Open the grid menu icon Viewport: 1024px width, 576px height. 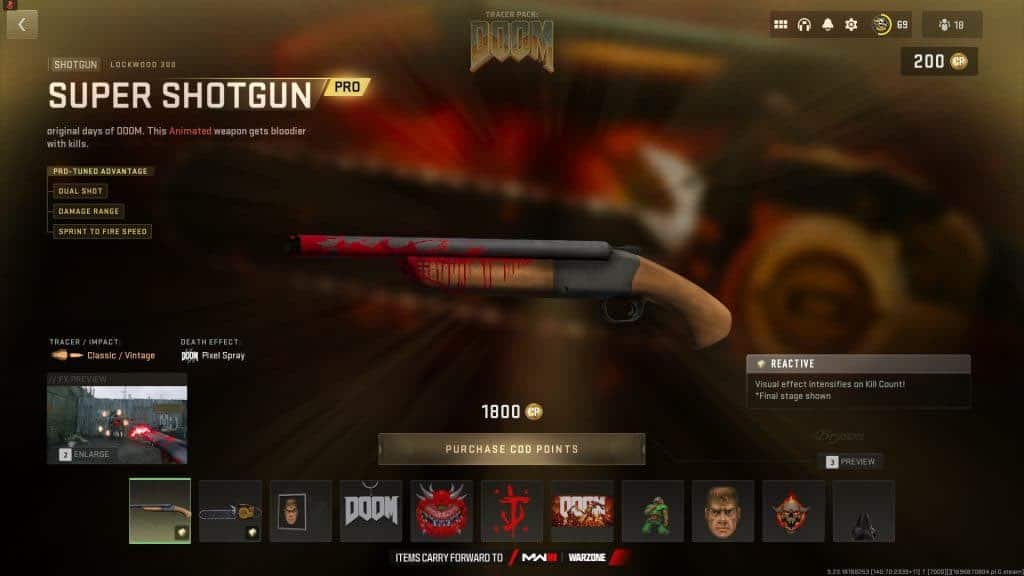coord(781,25)
